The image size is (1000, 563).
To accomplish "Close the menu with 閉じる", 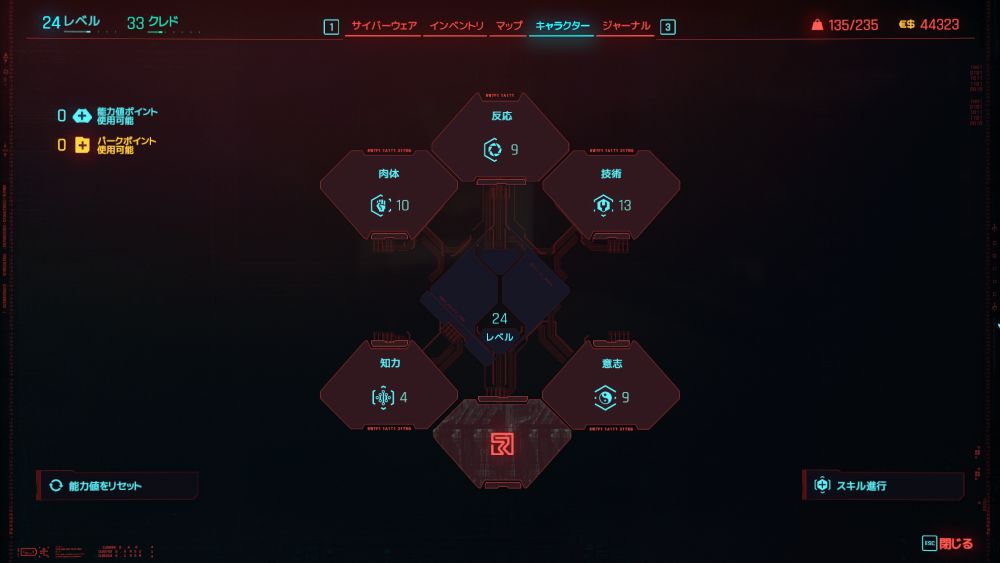I will [948, 544].
